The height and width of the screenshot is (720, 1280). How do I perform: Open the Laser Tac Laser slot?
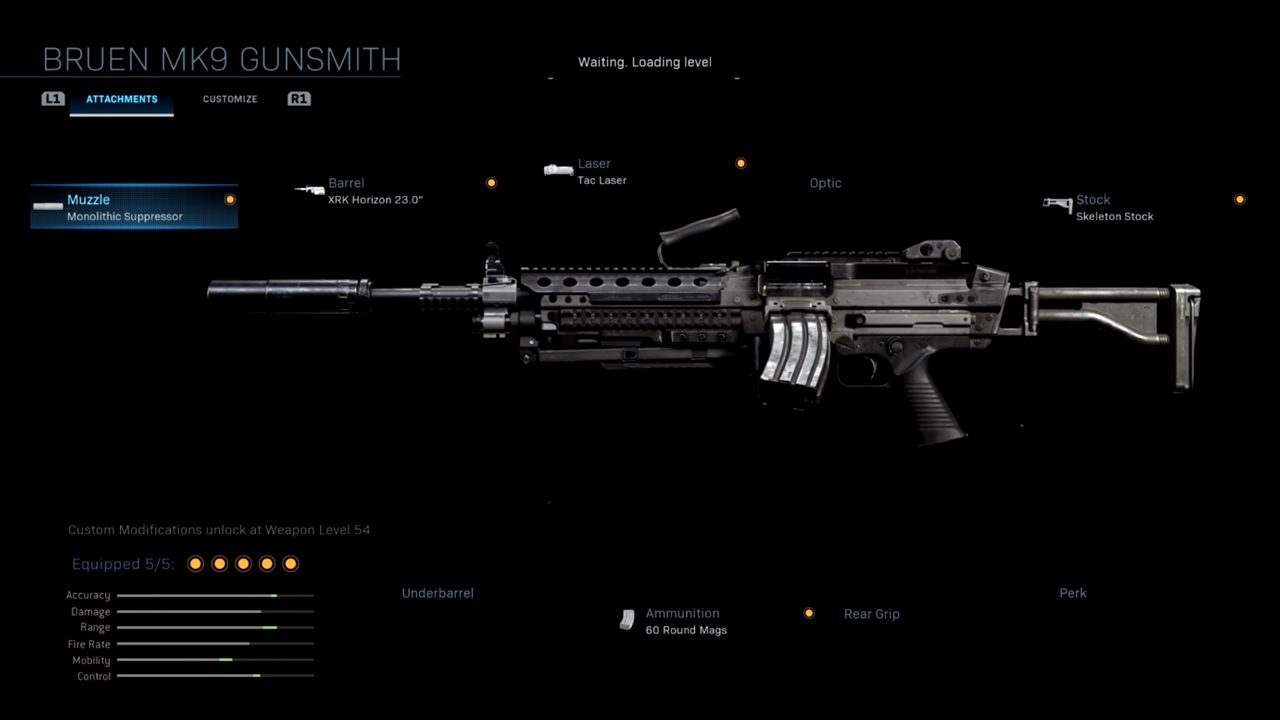tap(602, 171)
